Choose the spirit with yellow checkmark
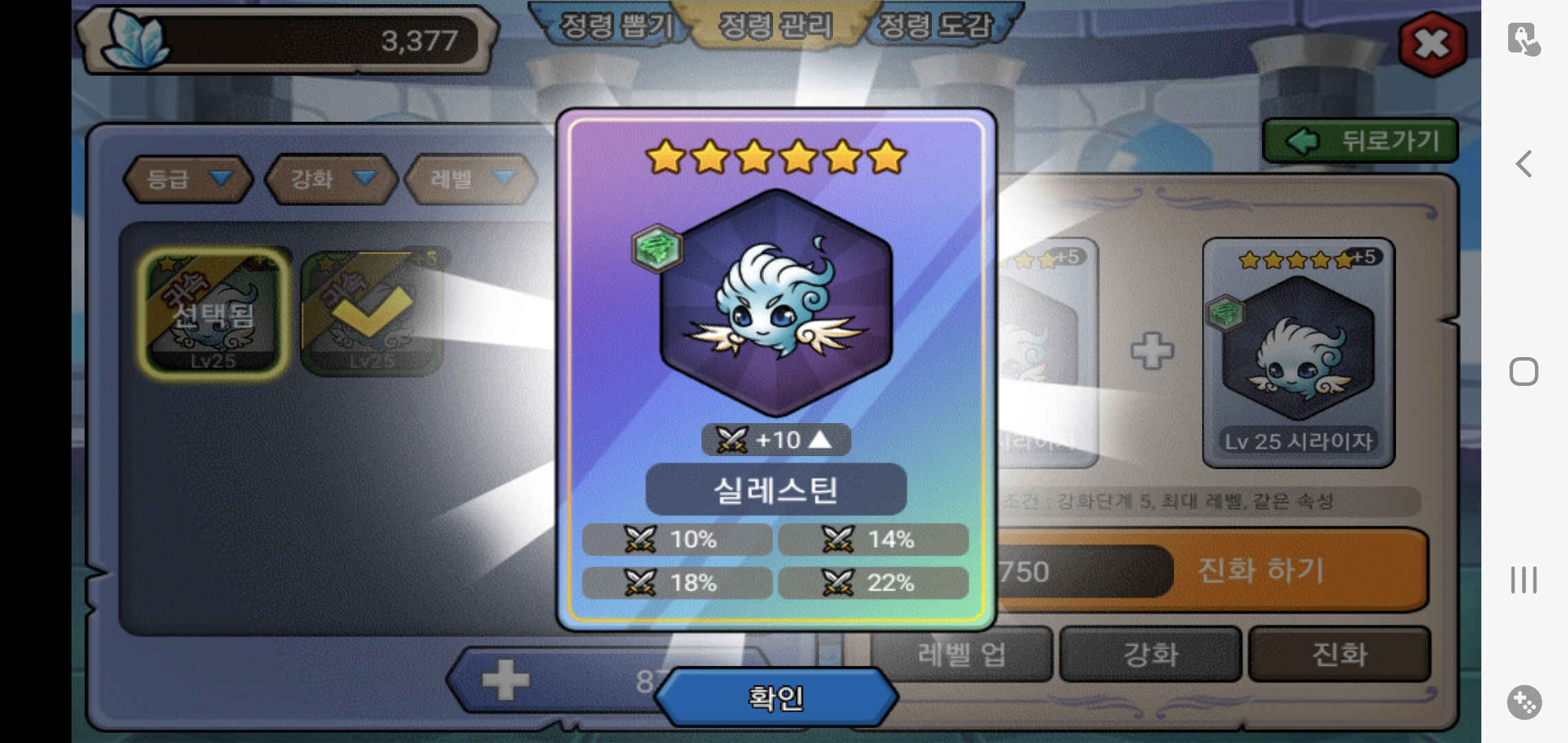 pyautogui.click(x=371, y=313)
